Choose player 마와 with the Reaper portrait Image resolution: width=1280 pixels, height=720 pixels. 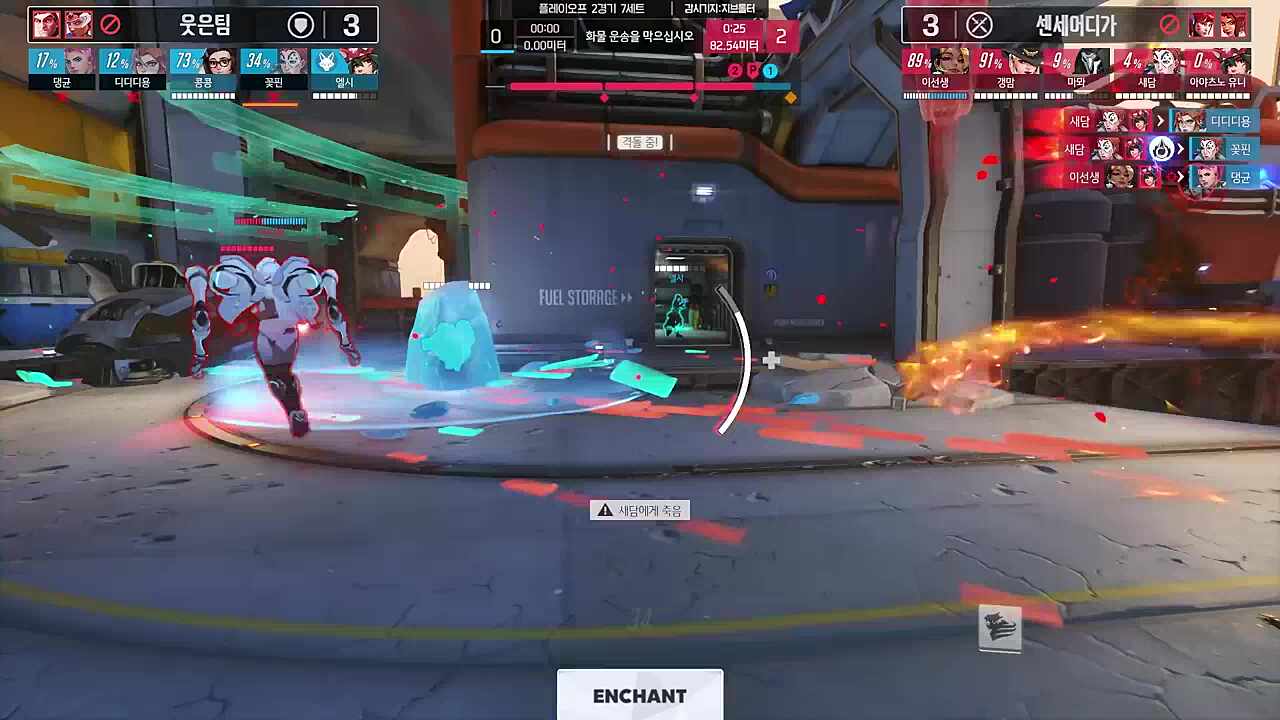pyautogui.click(x=1076, y=68)
